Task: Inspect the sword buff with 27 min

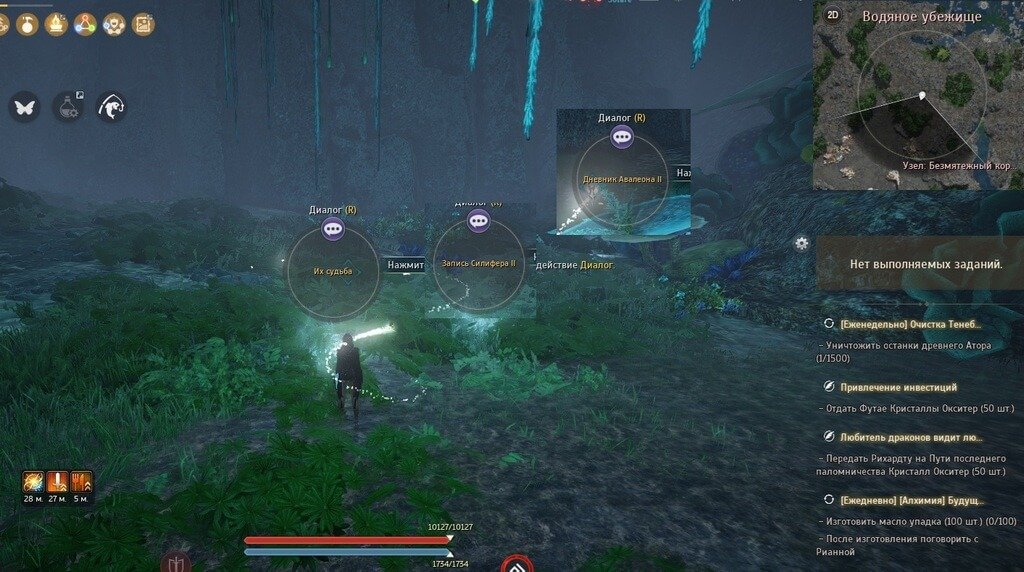Action: [58, 482]
